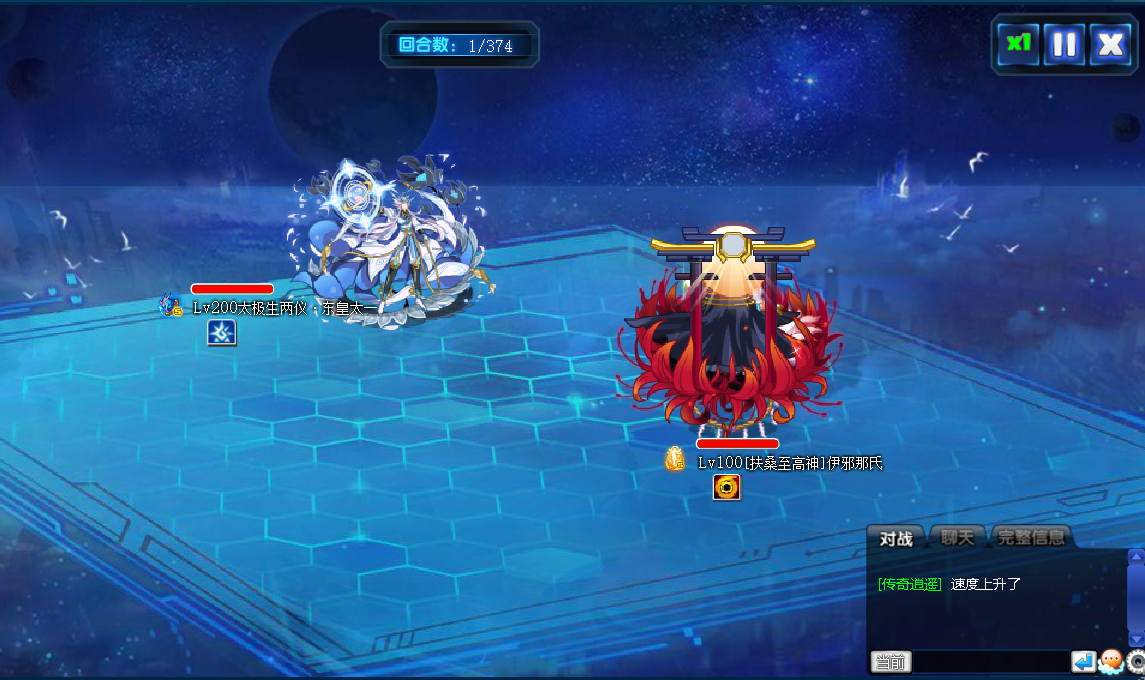The height and width of the screenshot is (680, 1145).
Task: Focus the chat message input box
Action: pyautogui.click(x=990, y=662)
